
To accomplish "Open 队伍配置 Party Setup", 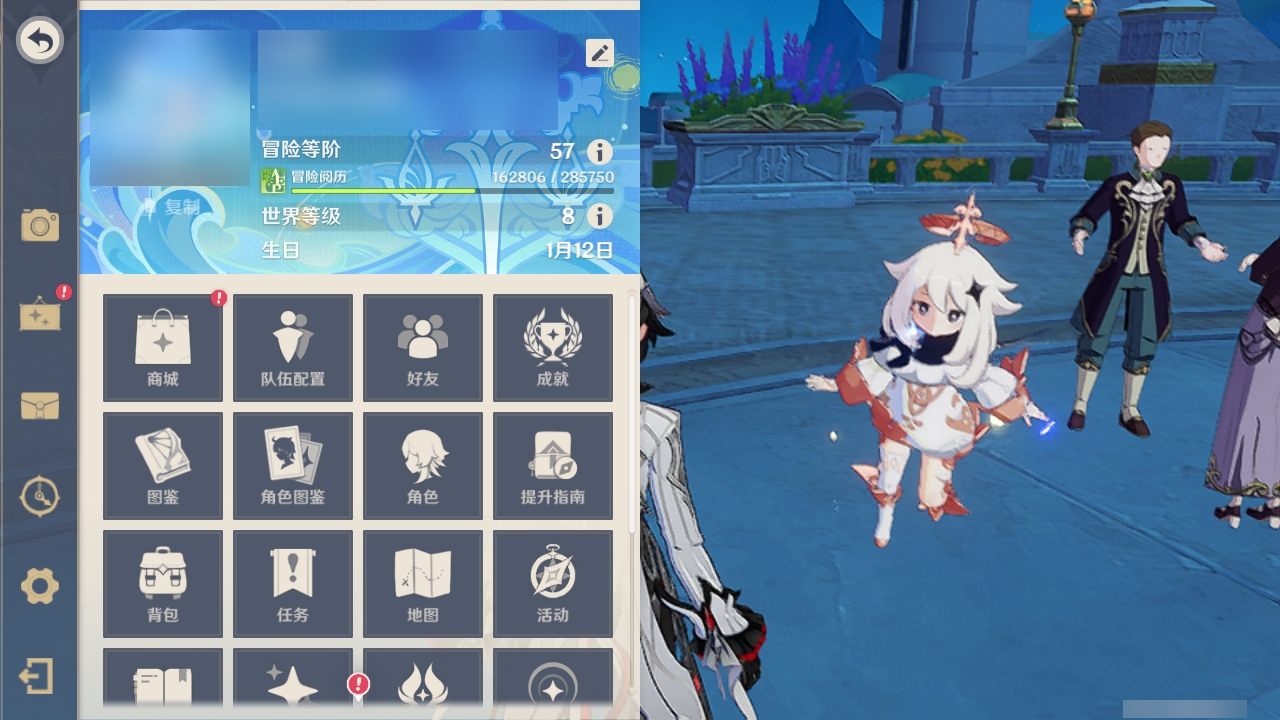I will pyautogui.click(x=293, y=347).
